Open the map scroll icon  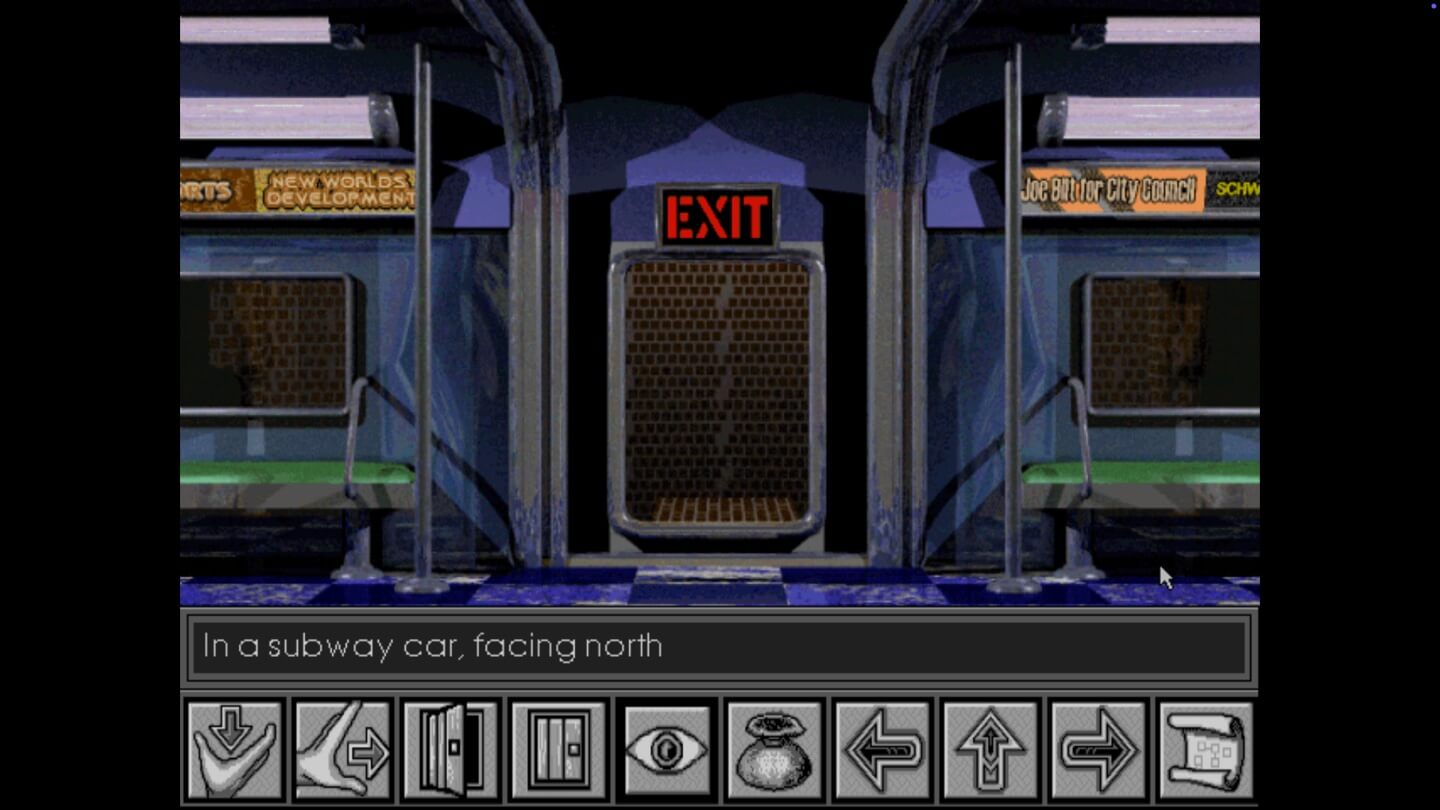1205,748
